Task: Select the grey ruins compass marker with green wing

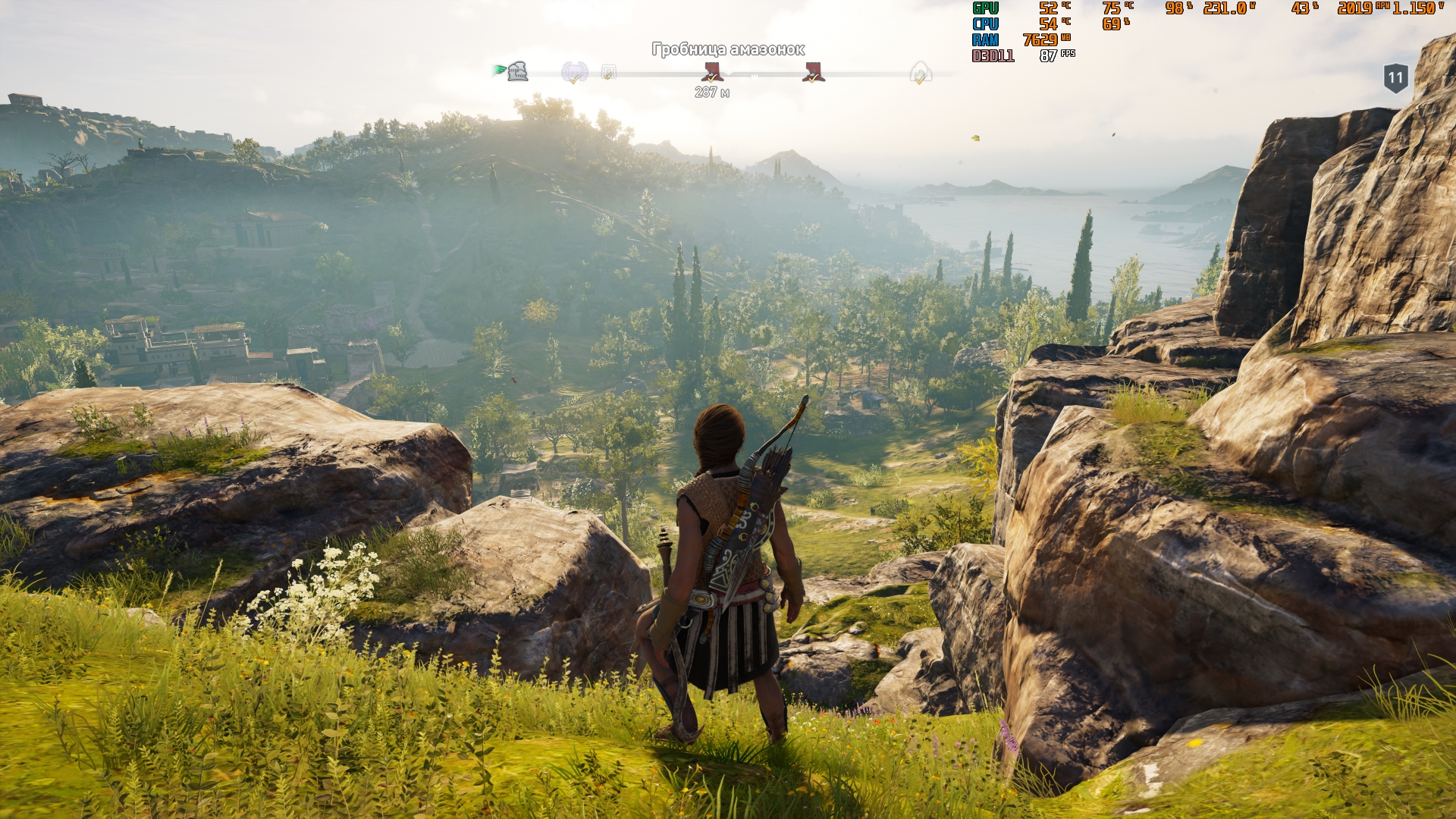Action: point(516,72)
